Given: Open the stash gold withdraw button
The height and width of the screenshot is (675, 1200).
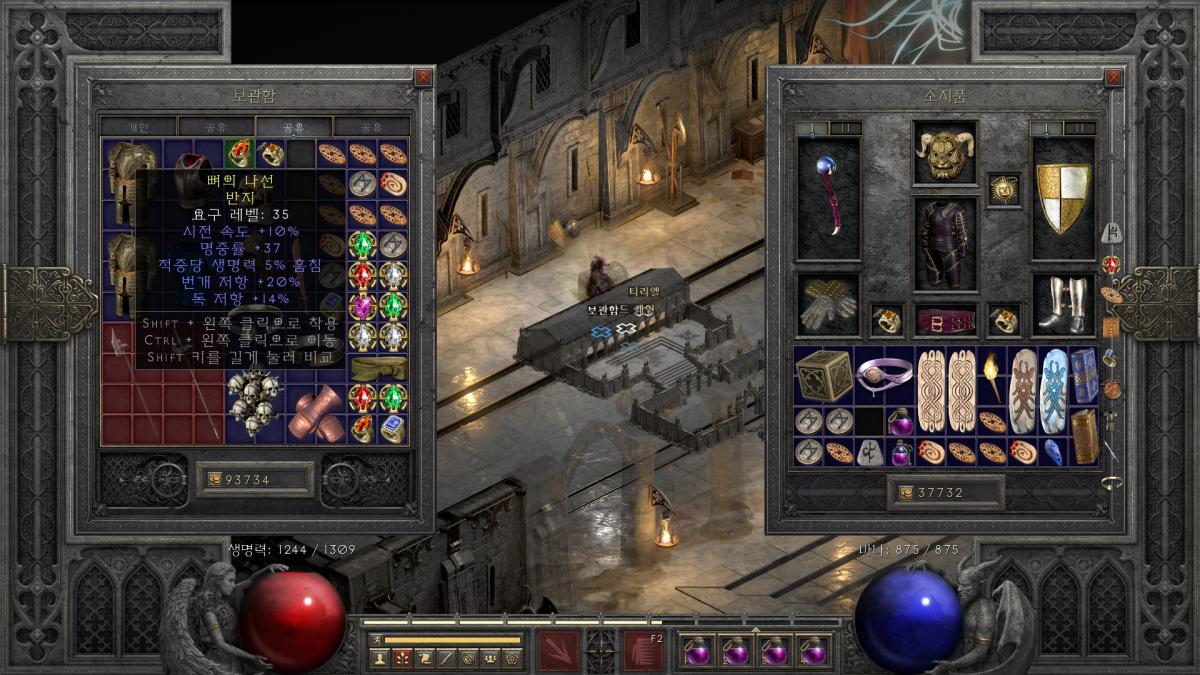Looking at the screenshot, I should click(x=213, y=480).
